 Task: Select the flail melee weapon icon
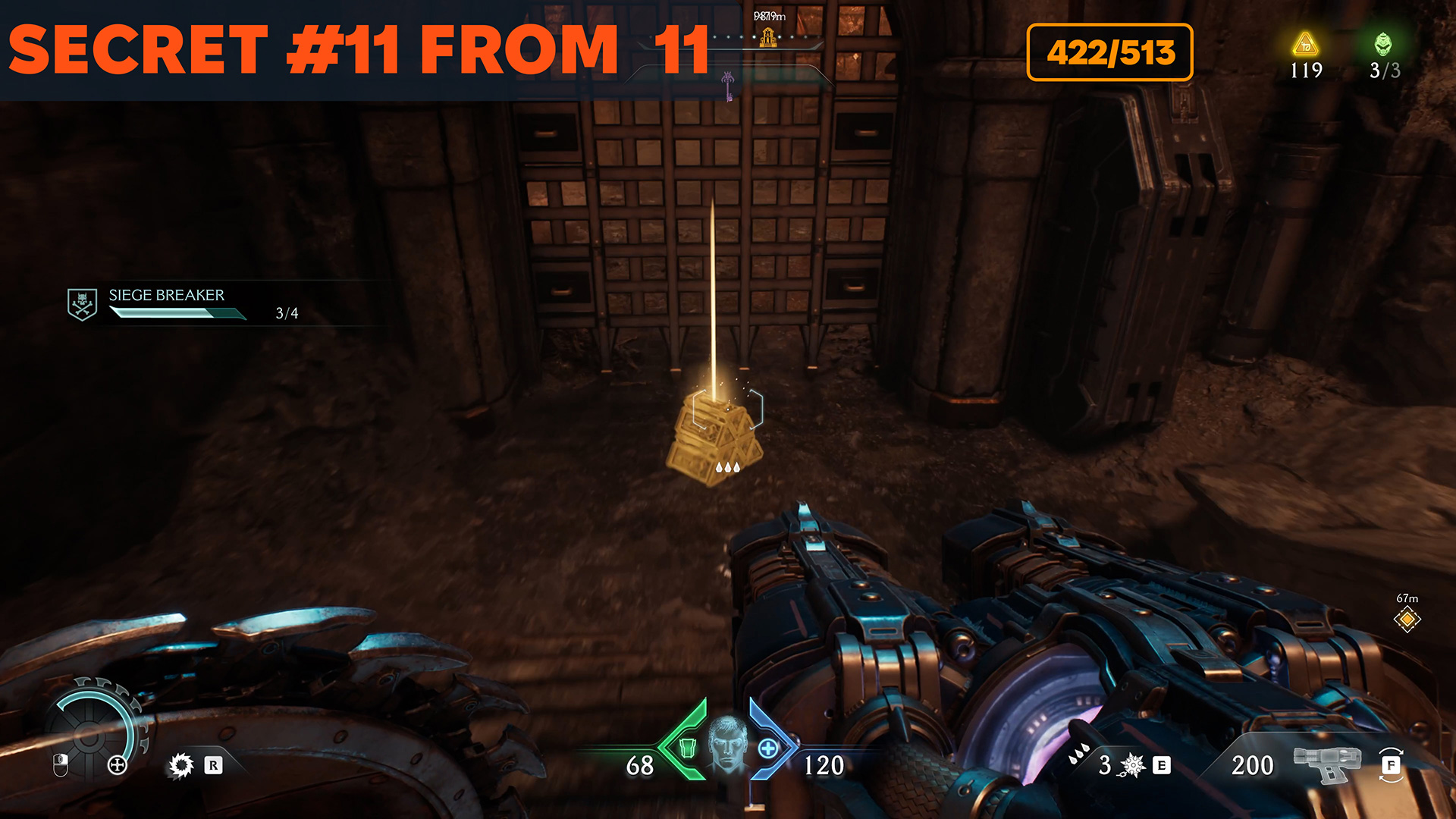point(1132,765)
